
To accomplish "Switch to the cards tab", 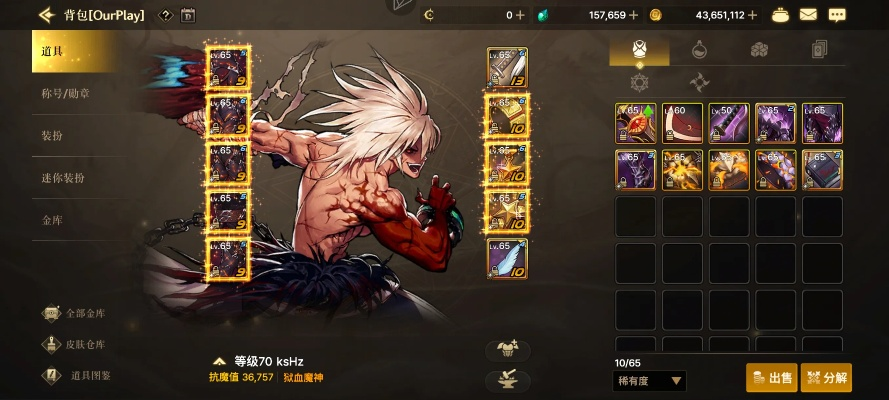I will point(818,49).
